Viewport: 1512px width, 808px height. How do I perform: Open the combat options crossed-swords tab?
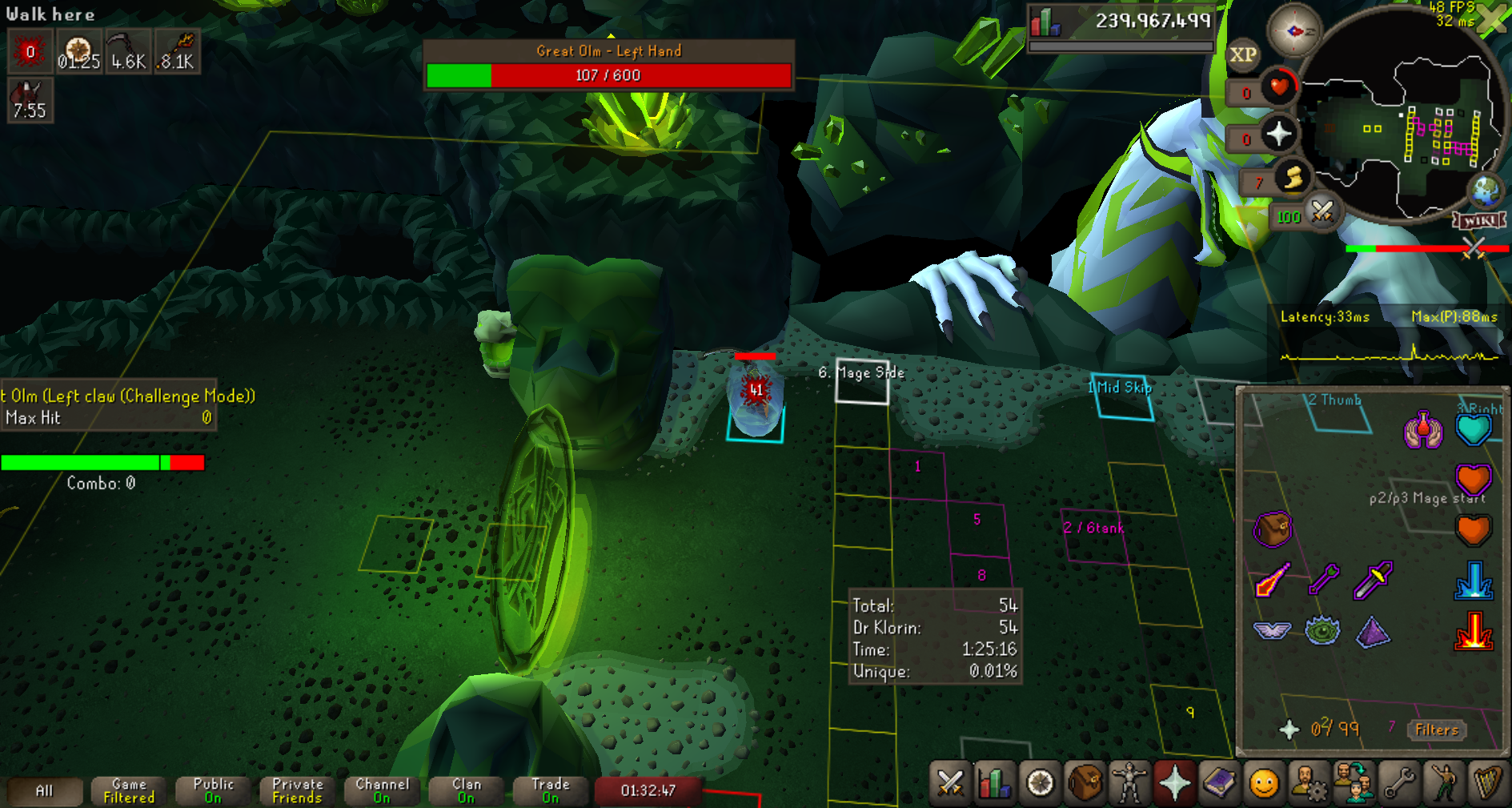coord(950,782)
